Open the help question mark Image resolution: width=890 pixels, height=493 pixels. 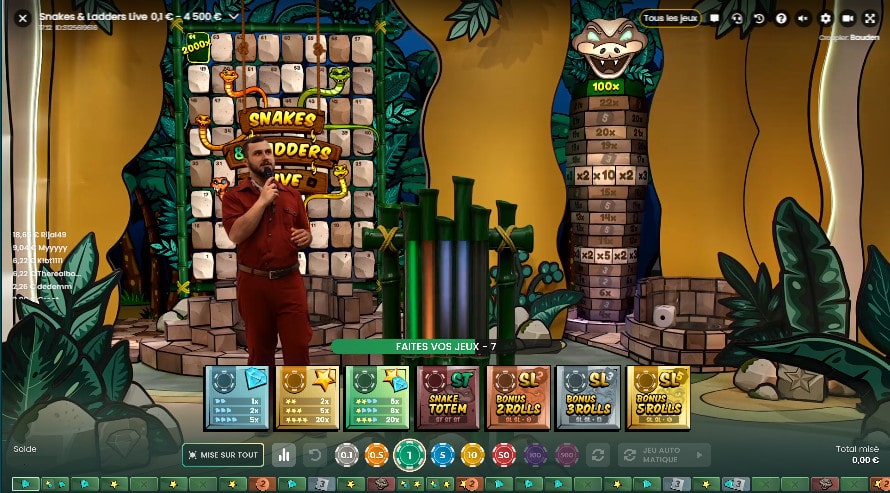click(781, 18)
